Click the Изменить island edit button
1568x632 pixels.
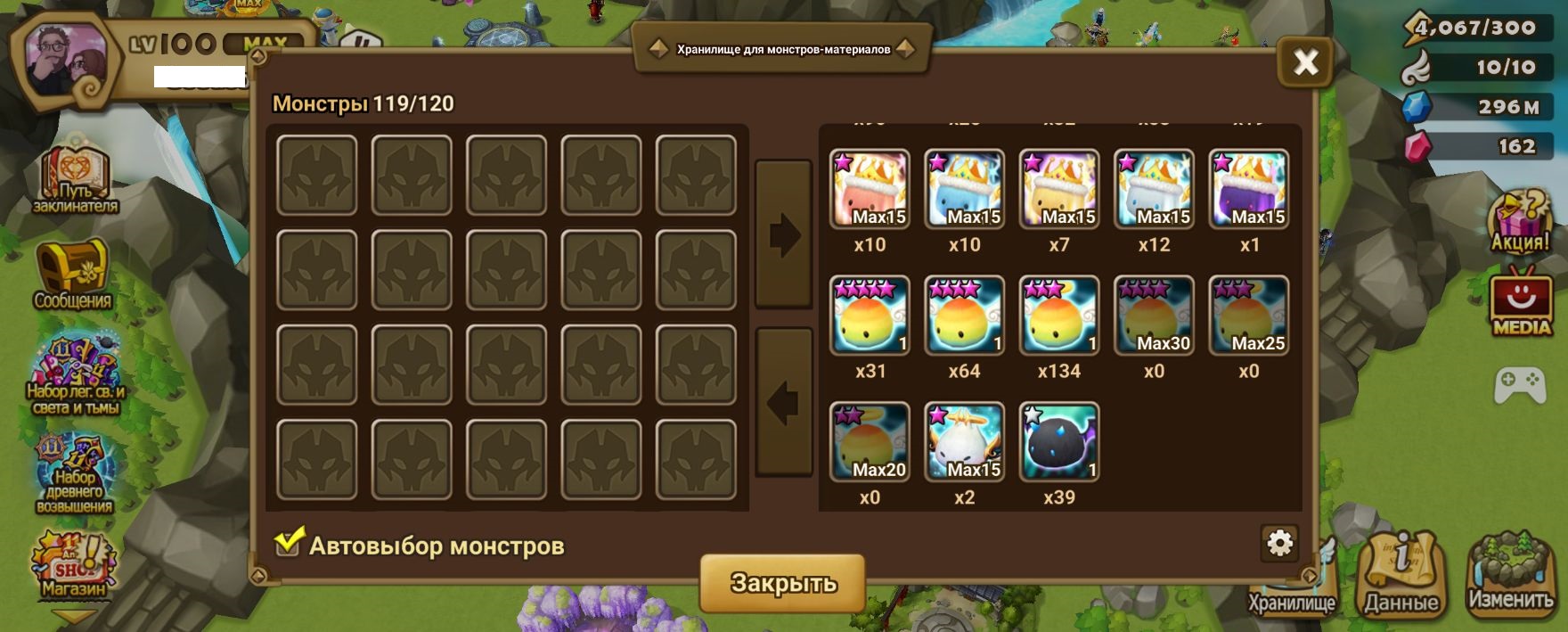[1510, 572]
